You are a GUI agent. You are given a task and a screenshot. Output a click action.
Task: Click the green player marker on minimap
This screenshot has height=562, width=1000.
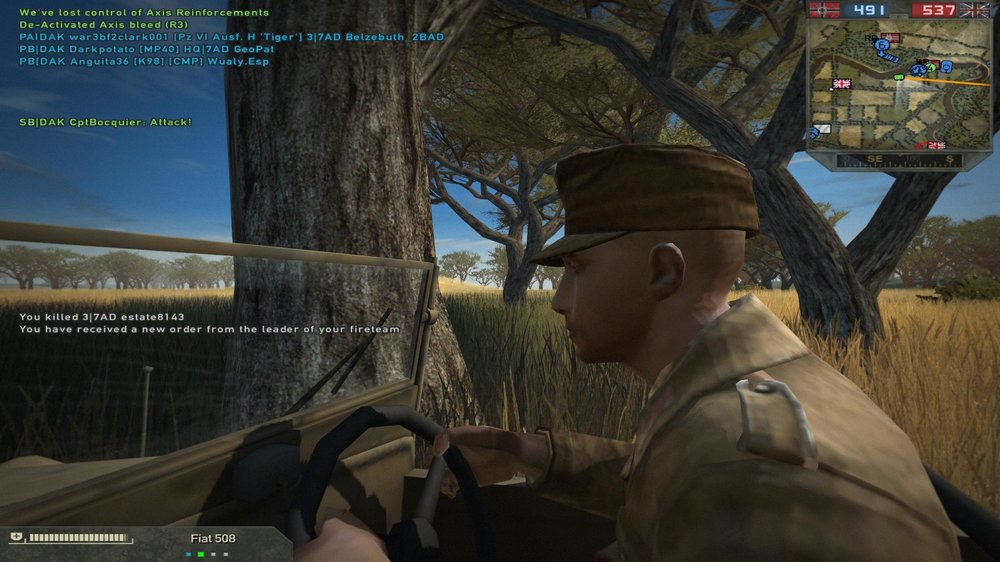coord(898,76)
